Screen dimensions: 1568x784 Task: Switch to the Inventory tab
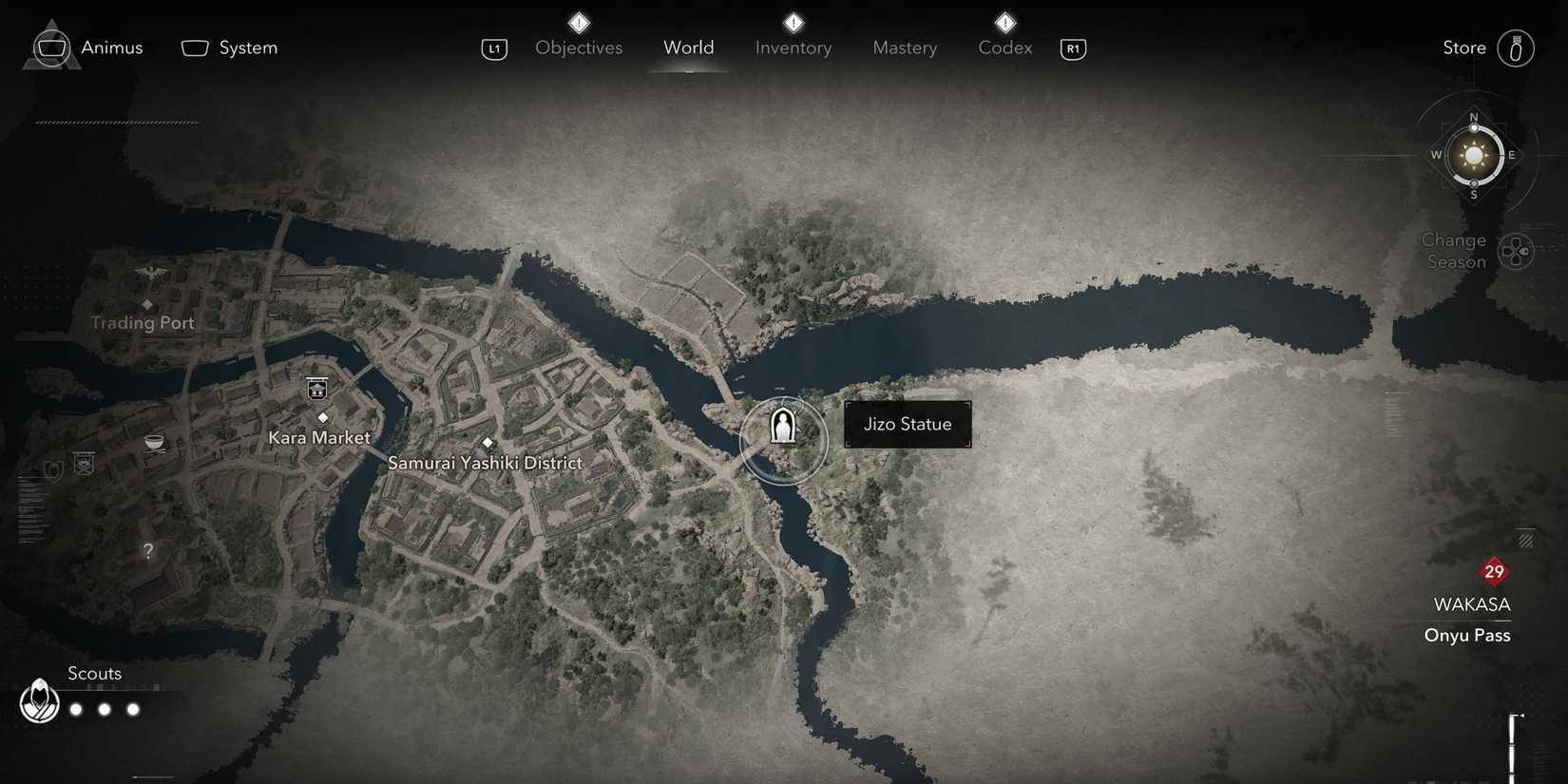793,48
